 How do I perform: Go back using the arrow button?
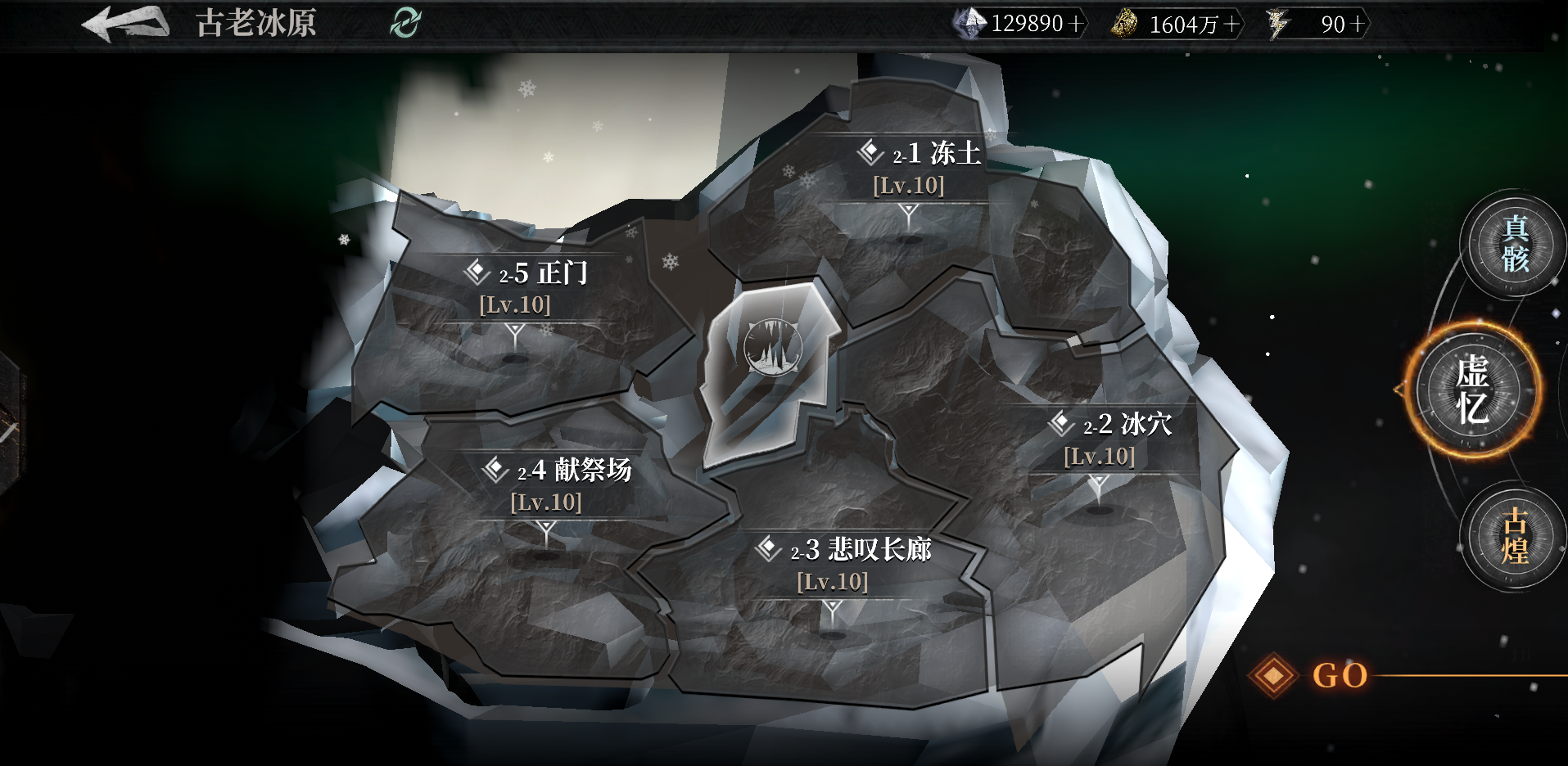124,23
